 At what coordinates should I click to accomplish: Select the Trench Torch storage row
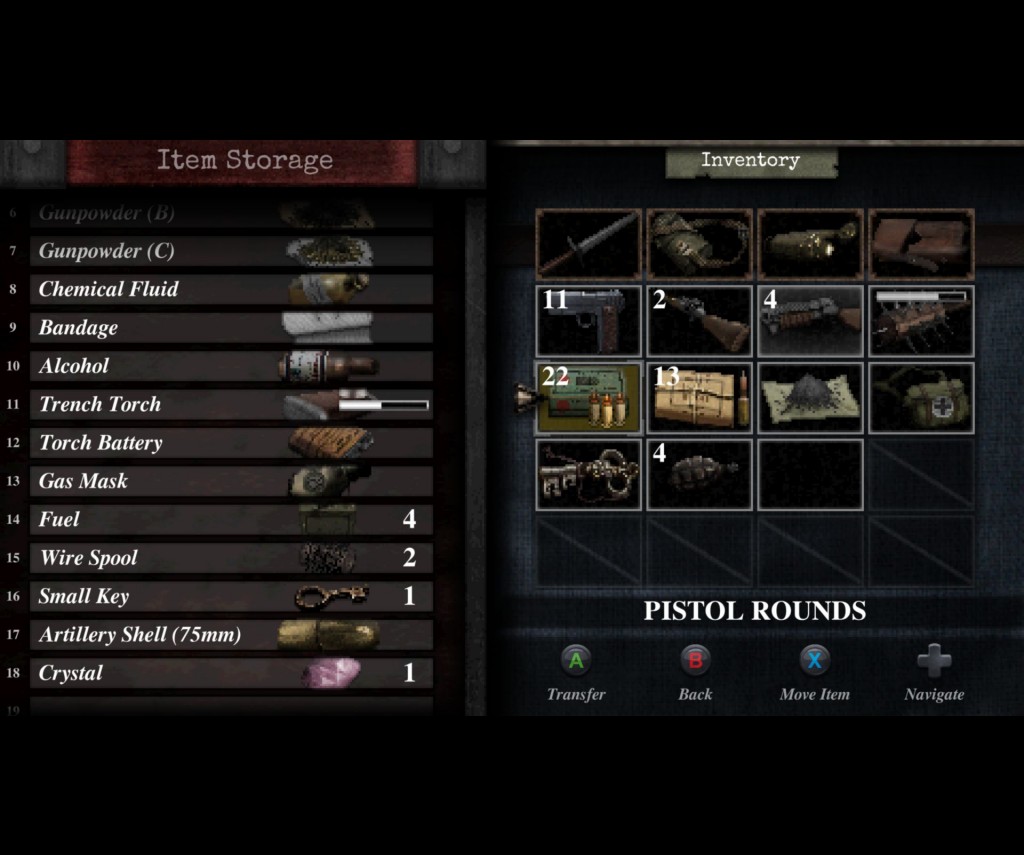[x=230, y=405]
